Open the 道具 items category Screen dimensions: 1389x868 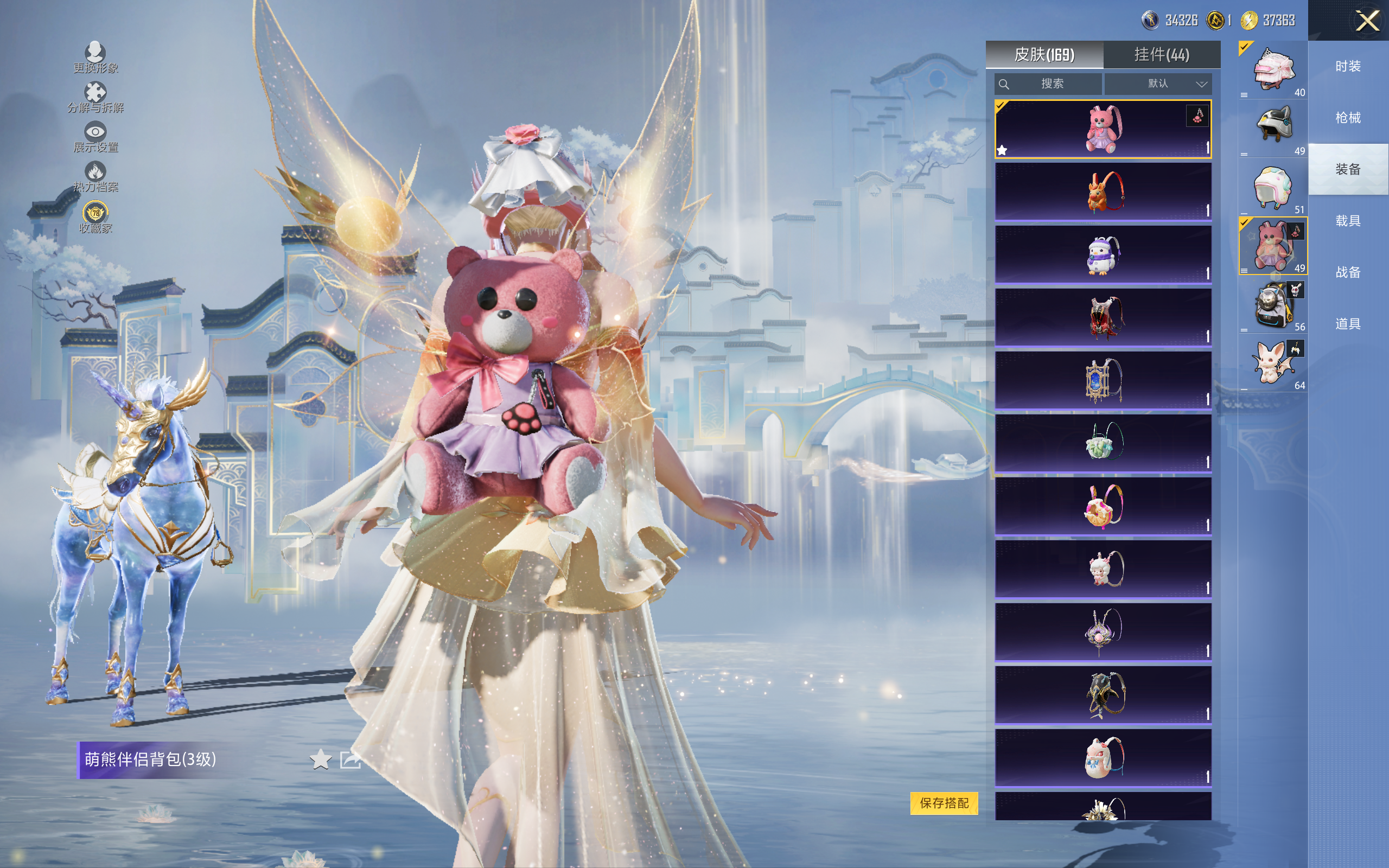1348,324
